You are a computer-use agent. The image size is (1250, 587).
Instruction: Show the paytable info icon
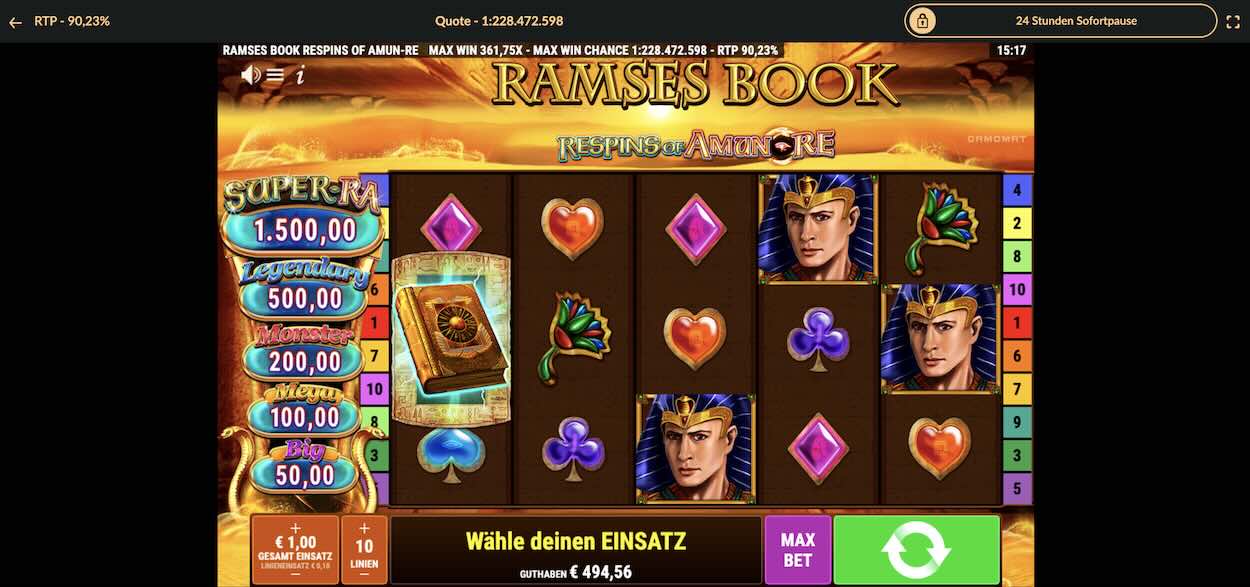point(300,74)
